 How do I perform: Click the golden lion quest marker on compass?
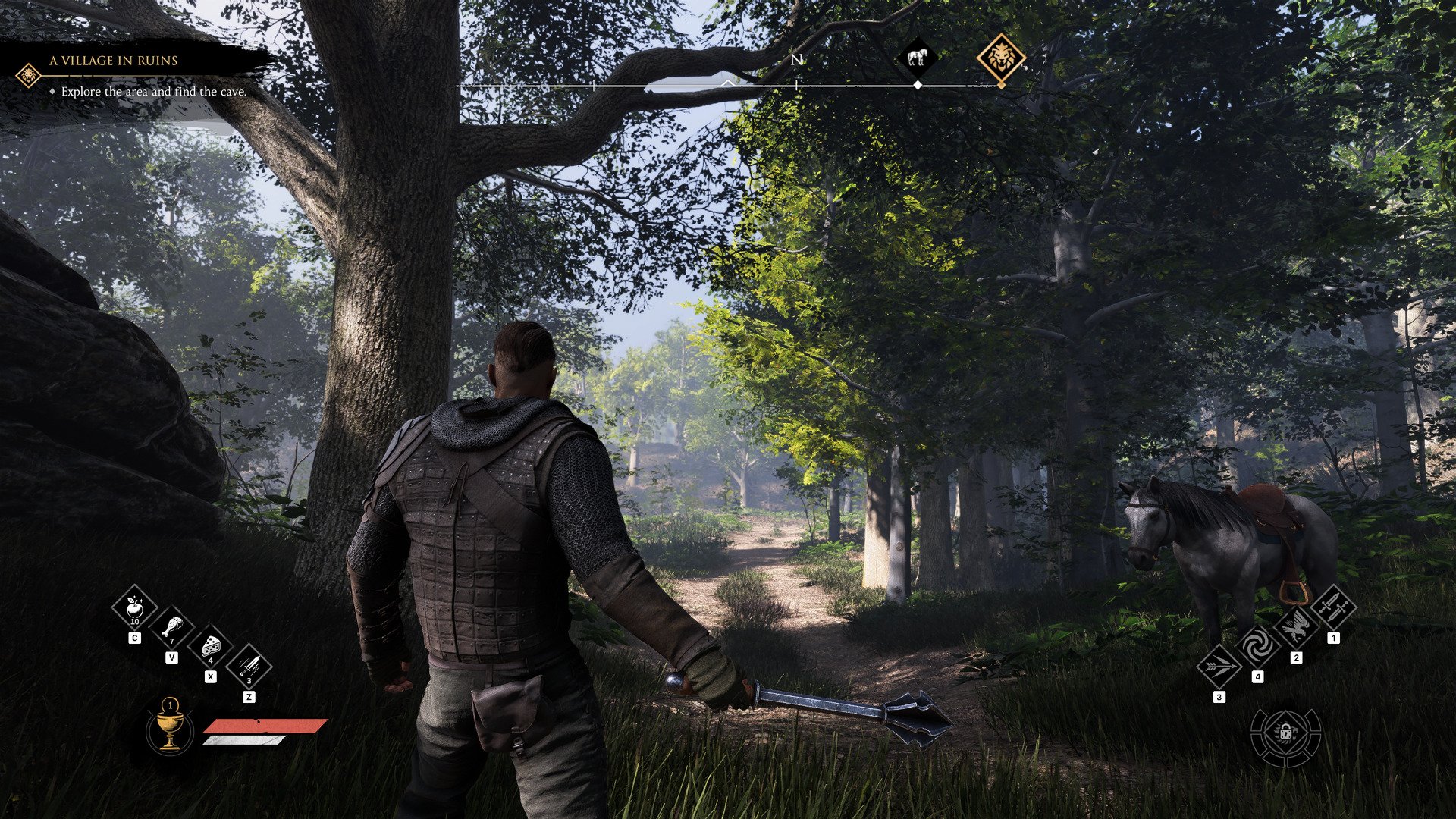click(x=1001, y=58)
